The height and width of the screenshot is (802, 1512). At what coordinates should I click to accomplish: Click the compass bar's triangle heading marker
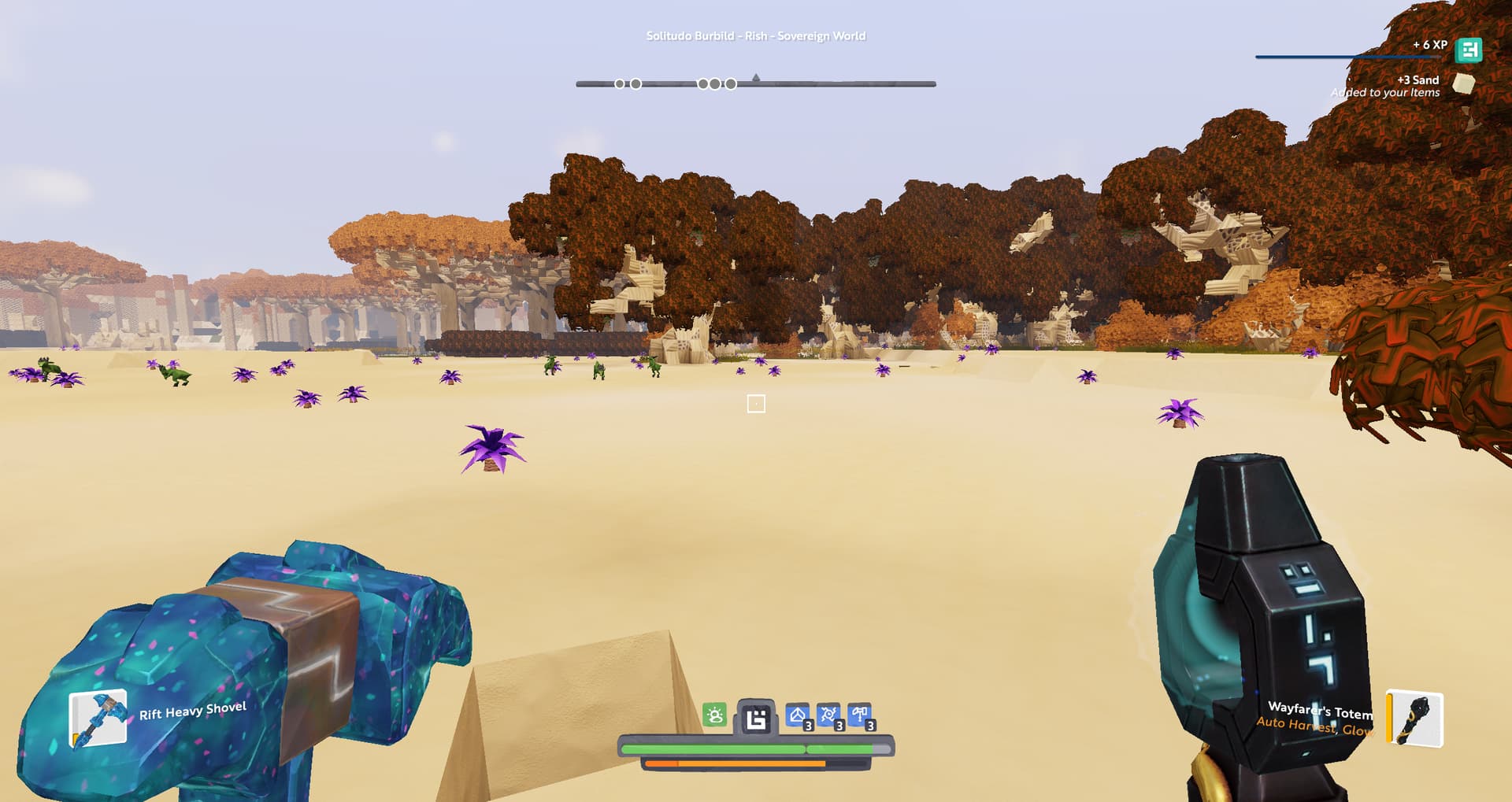pyautogui.click(x=756, y=77)
